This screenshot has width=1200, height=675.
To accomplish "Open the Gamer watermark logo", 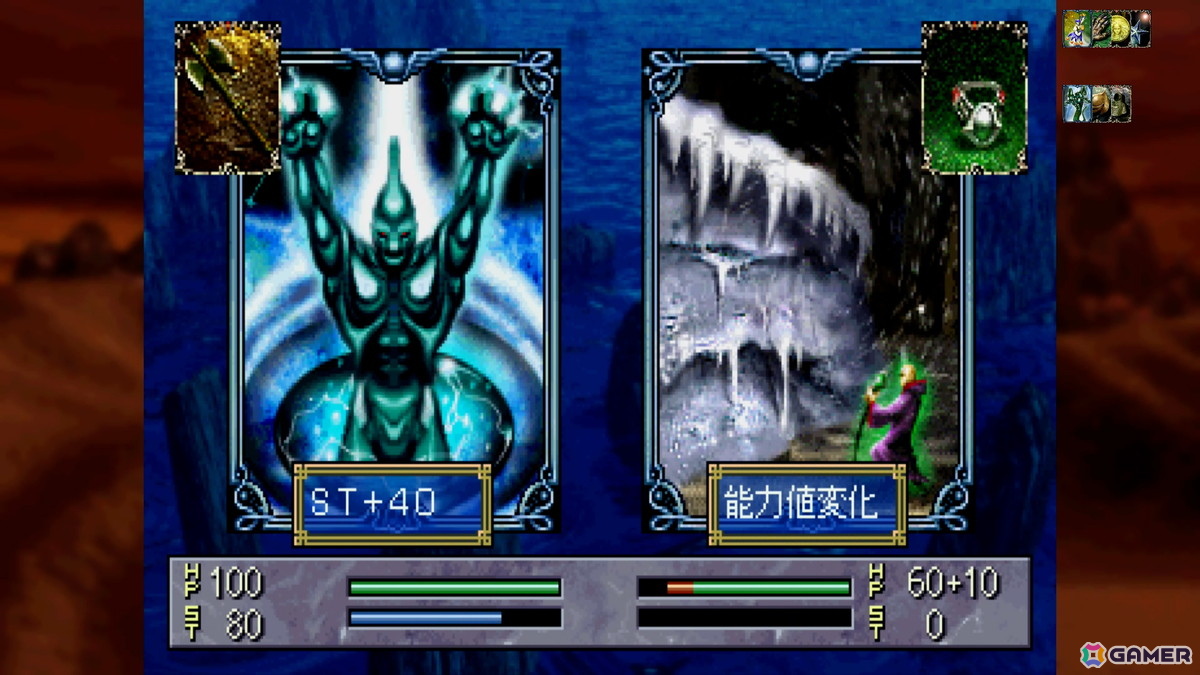I will (1136, 655).
